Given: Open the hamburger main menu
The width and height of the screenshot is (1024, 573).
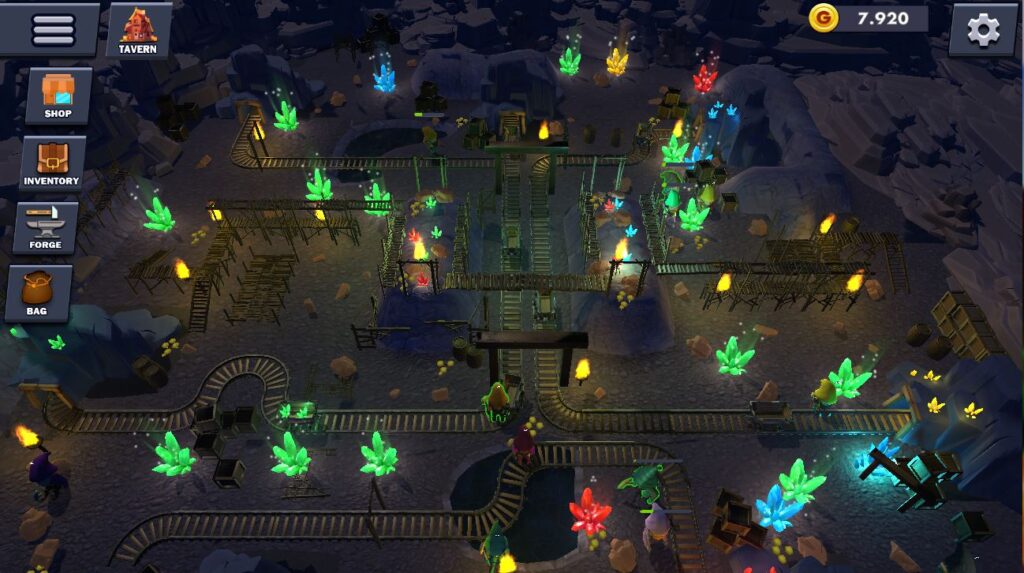Looking at the screenshot, I should pyautogui.click(x=52, y=29).
